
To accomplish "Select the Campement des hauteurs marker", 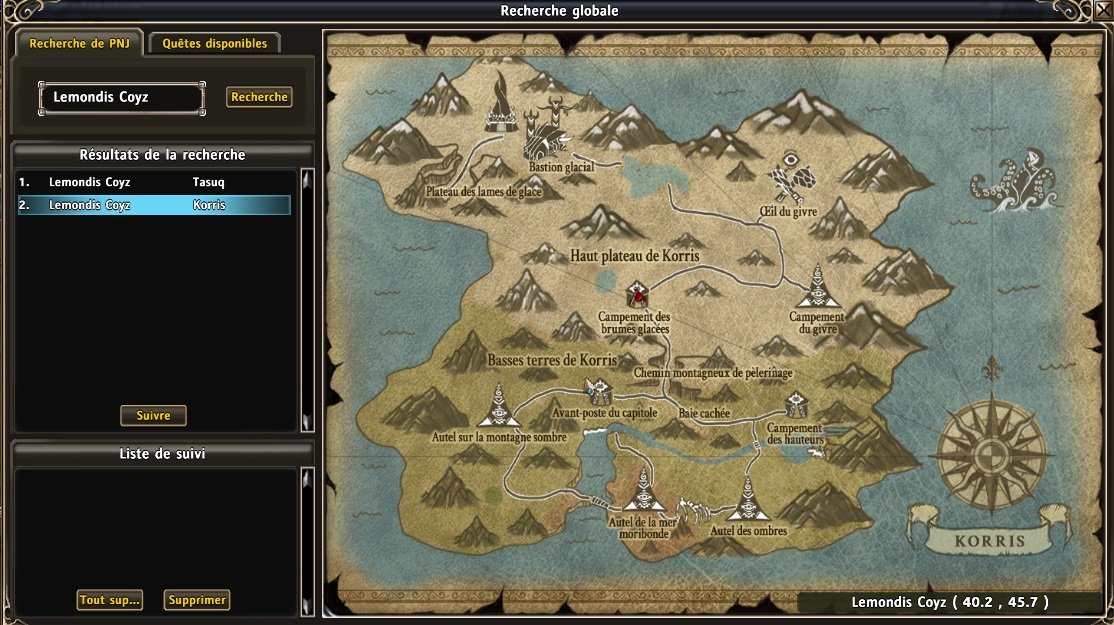I will 796,405.
